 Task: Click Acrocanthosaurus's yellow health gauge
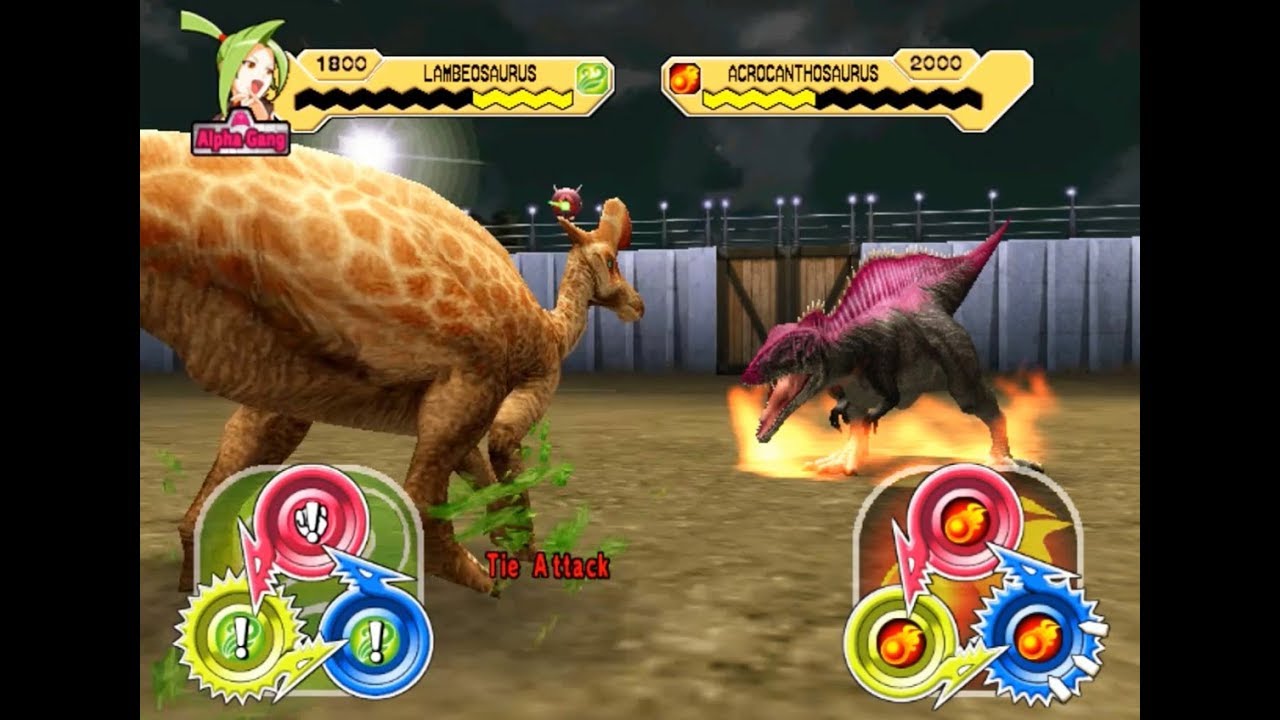[x=758, y=100]
